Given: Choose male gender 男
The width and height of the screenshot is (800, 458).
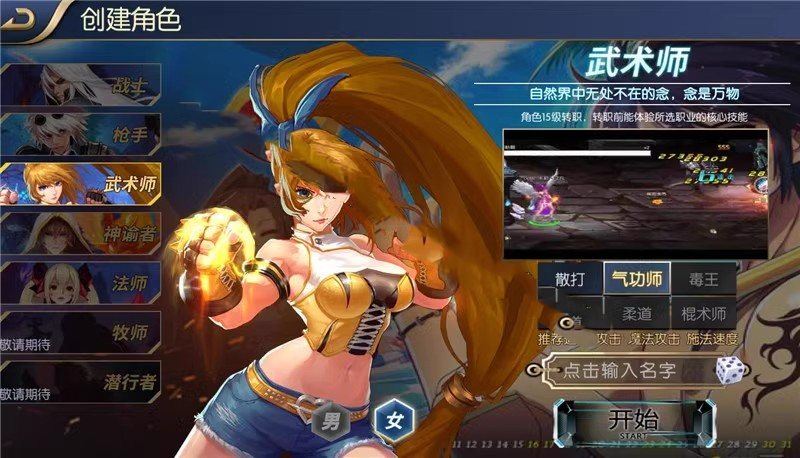Looking at the screenshot, I should click(329, 418).
